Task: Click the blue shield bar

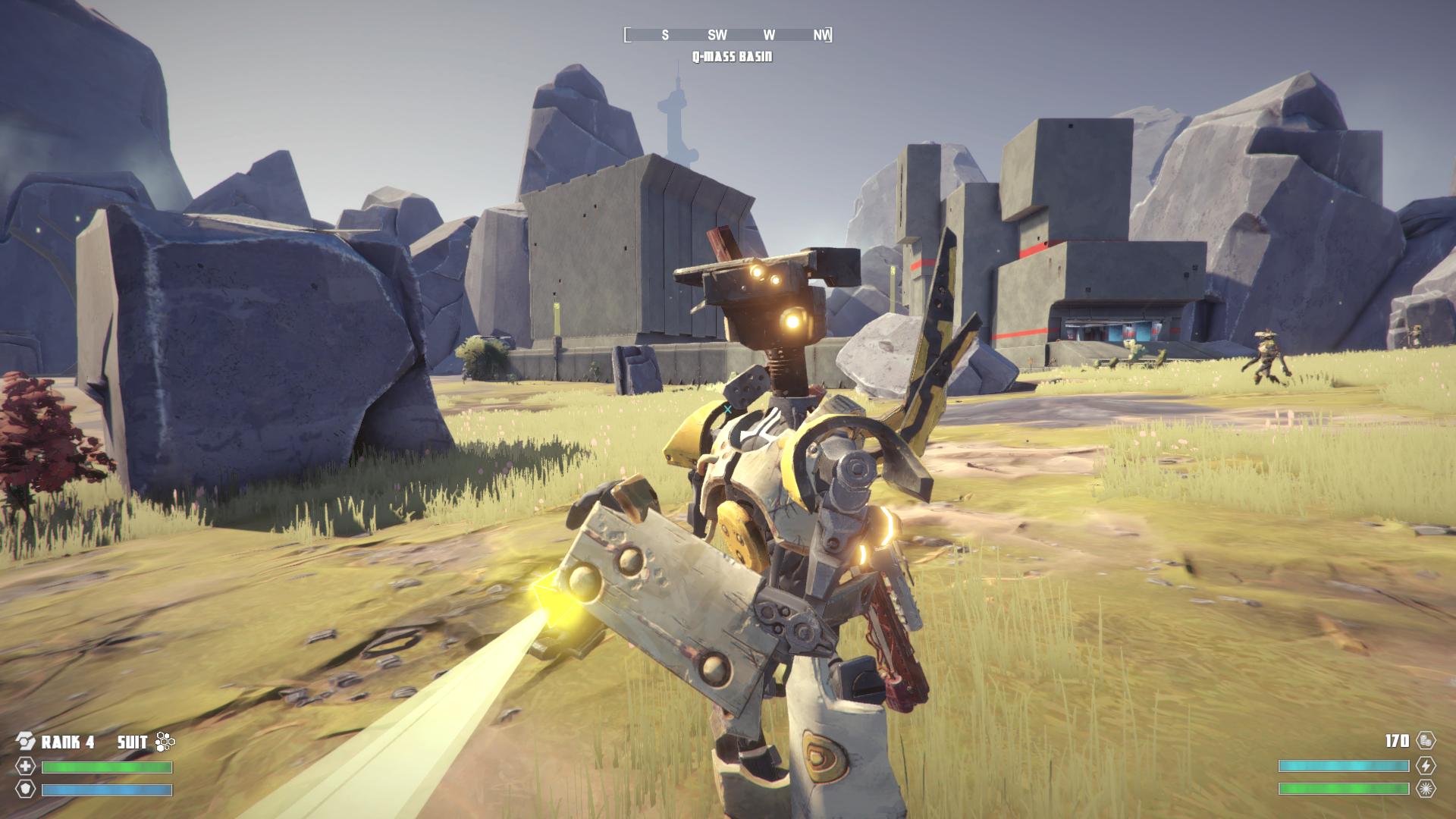Action: [x=106, y=791]
